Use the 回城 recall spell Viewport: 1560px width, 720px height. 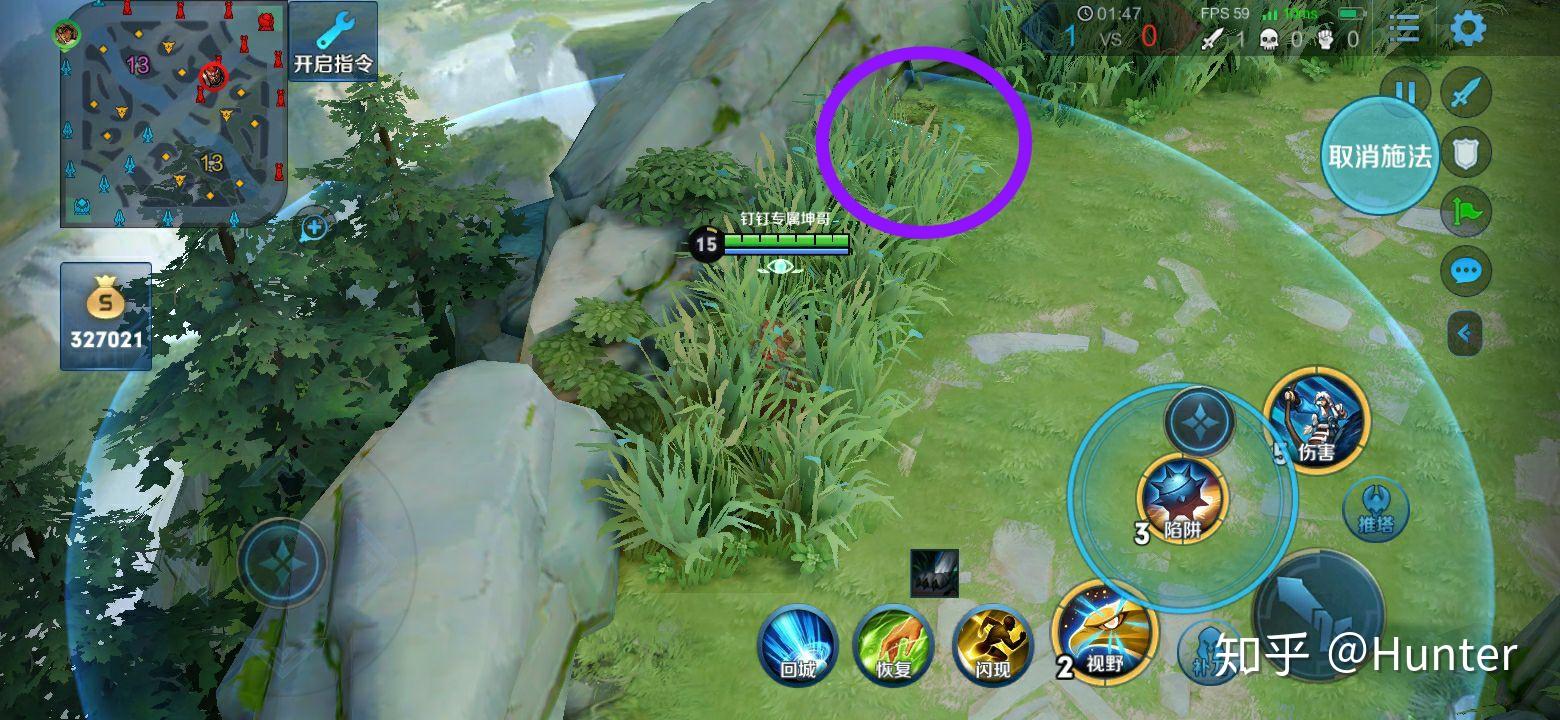coord(797,645)
